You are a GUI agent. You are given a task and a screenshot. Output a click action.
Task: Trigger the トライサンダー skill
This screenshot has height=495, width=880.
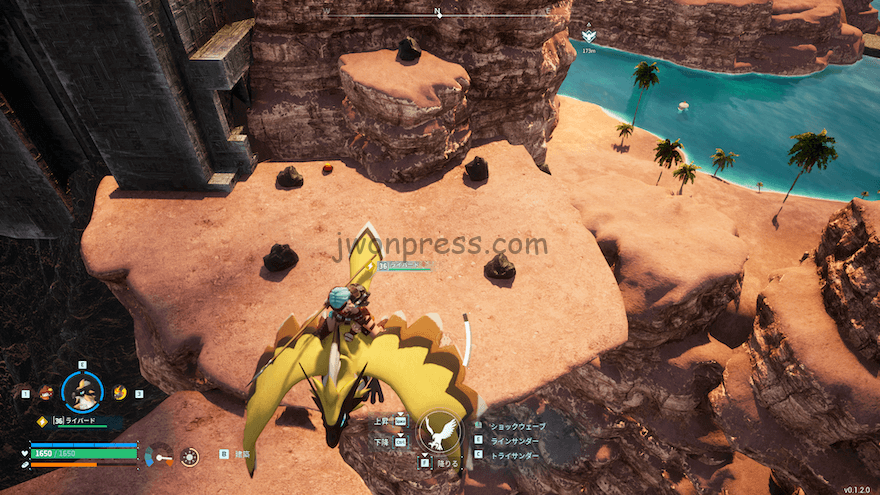coord(513,455)
